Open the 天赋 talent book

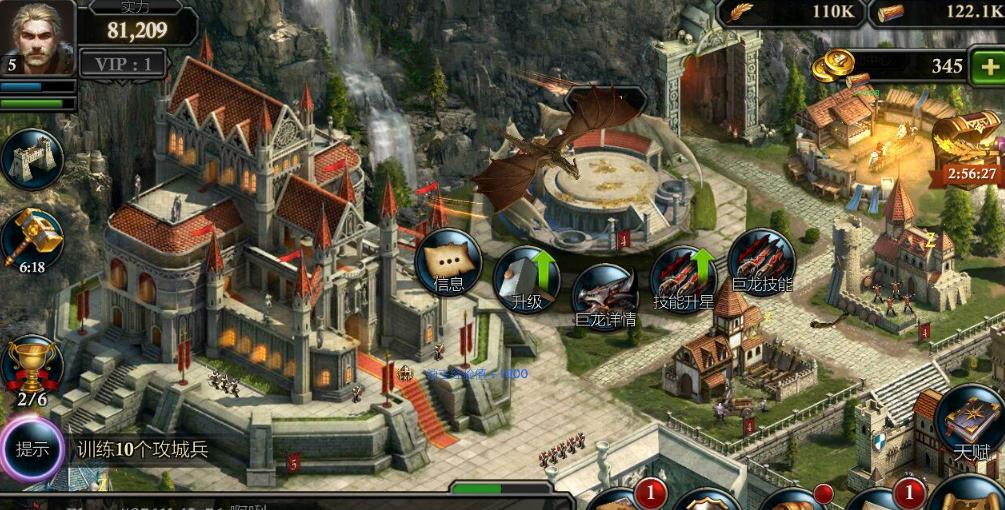[970, 420]
